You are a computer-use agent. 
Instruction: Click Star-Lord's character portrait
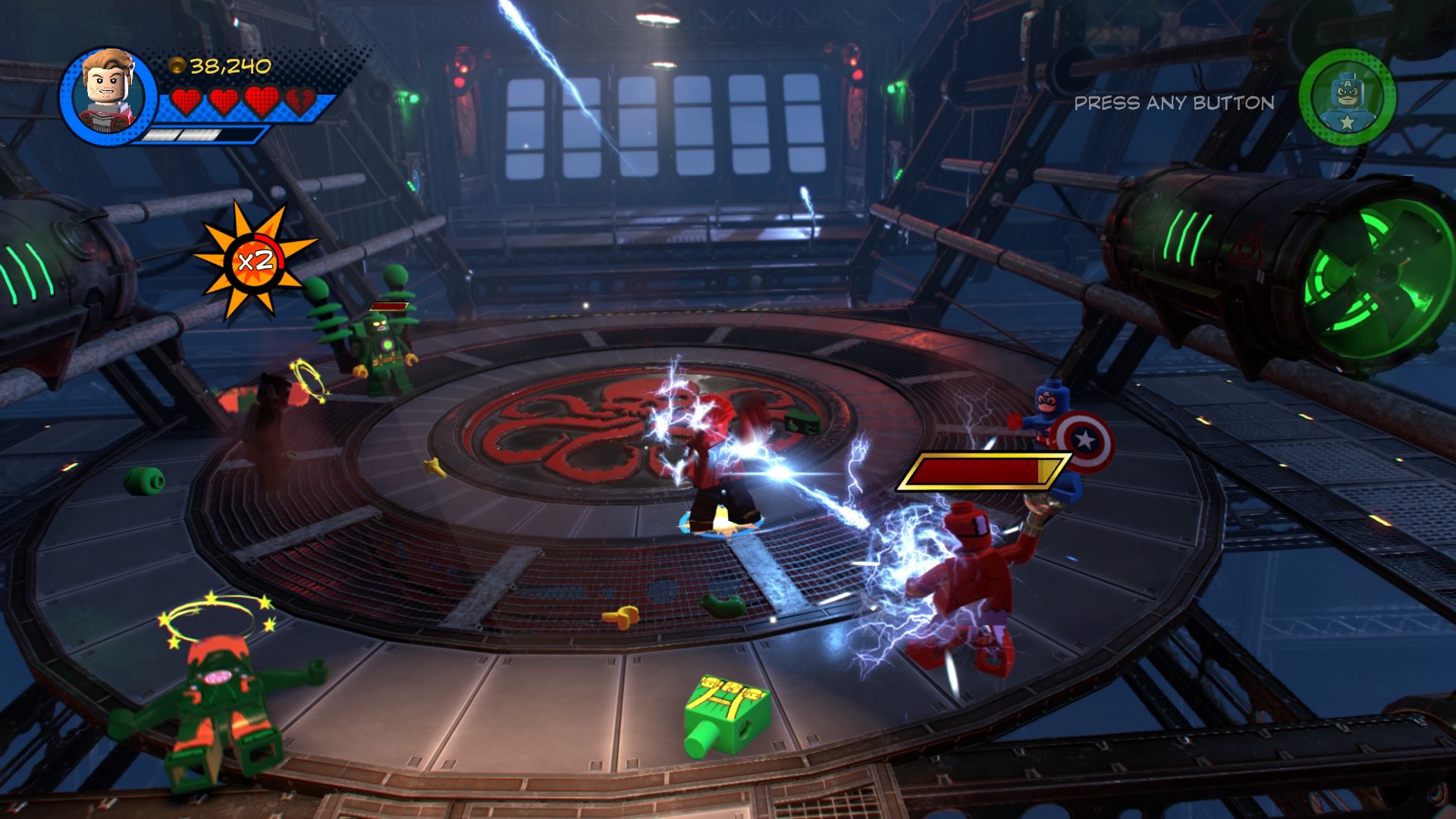click(x=108, y=96)
